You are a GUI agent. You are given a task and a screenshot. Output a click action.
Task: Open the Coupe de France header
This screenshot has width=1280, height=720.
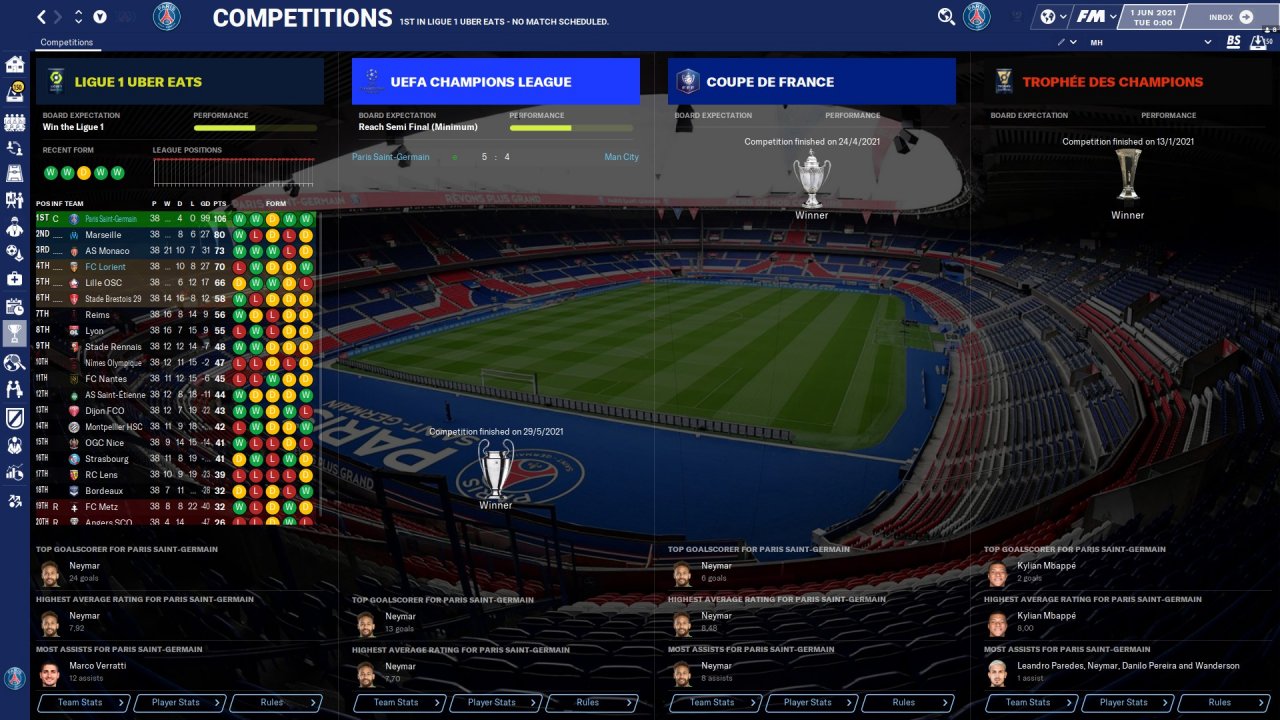point(811,82)
